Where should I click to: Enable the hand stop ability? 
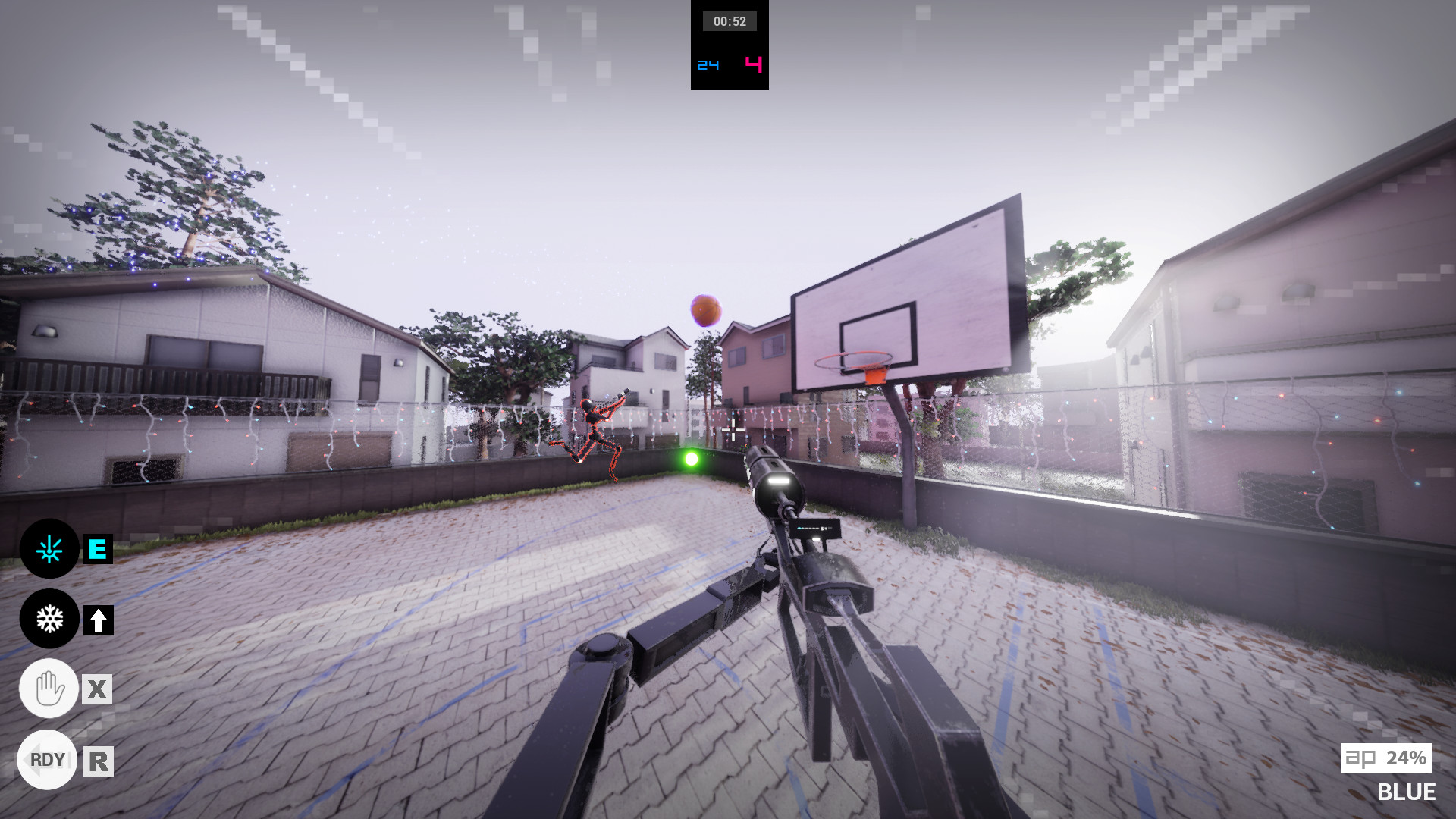[x=49, y=689]
